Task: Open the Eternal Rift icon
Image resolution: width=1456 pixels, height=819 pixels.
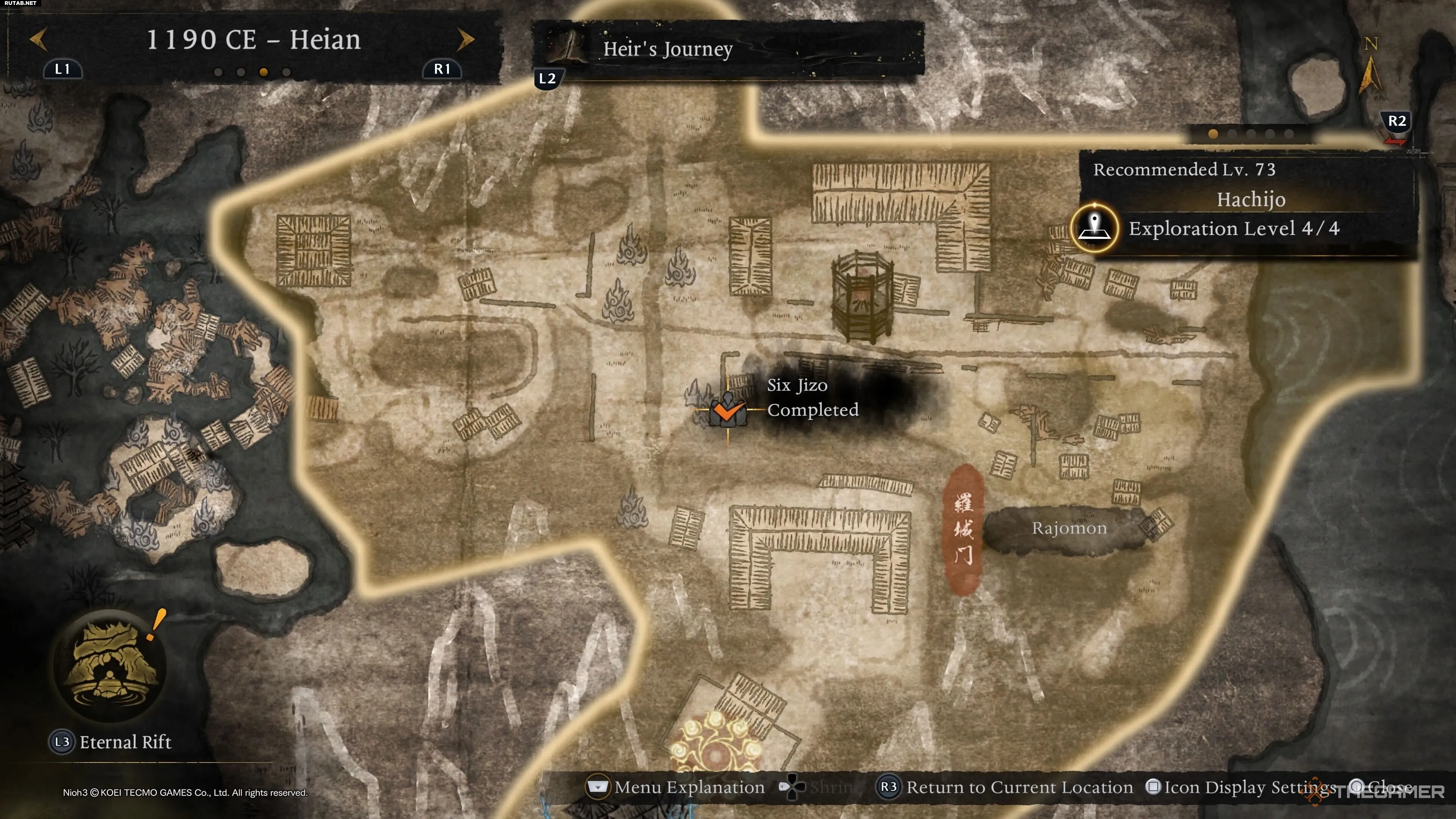Action: tap(110, 665)
